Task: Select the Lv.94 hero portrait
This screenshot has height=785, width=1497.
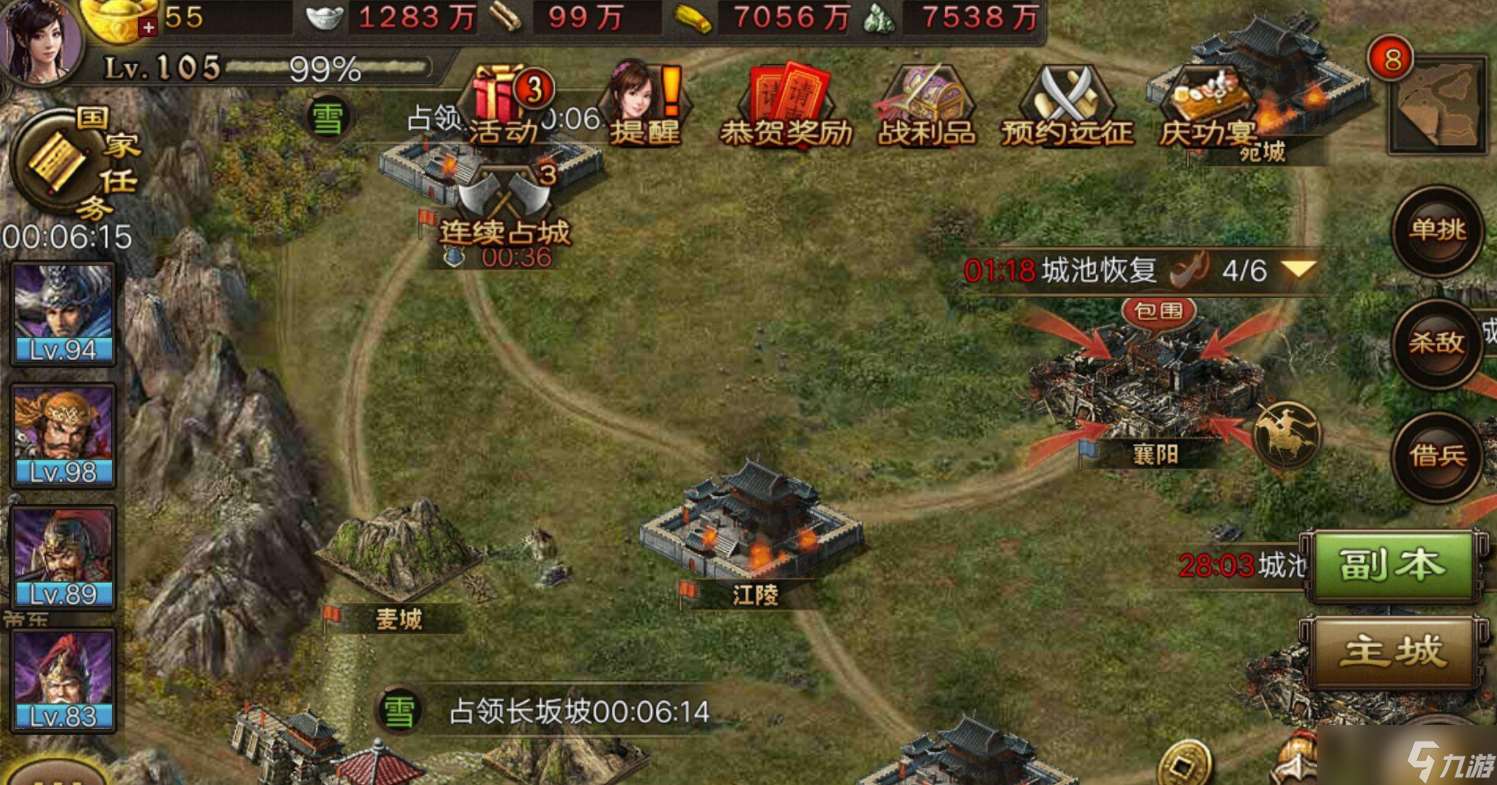Action: pos(62,315)
